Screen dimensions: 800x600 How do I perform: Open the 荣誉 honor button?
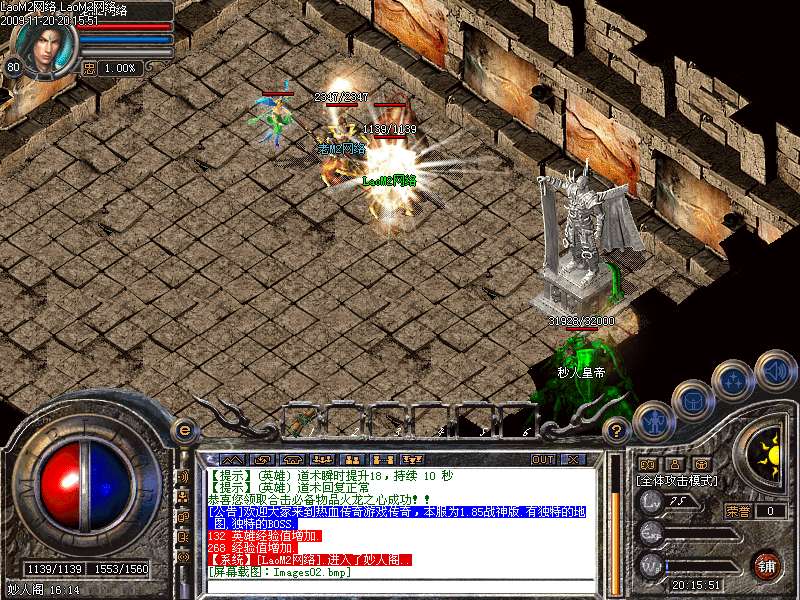coord(738,511)
